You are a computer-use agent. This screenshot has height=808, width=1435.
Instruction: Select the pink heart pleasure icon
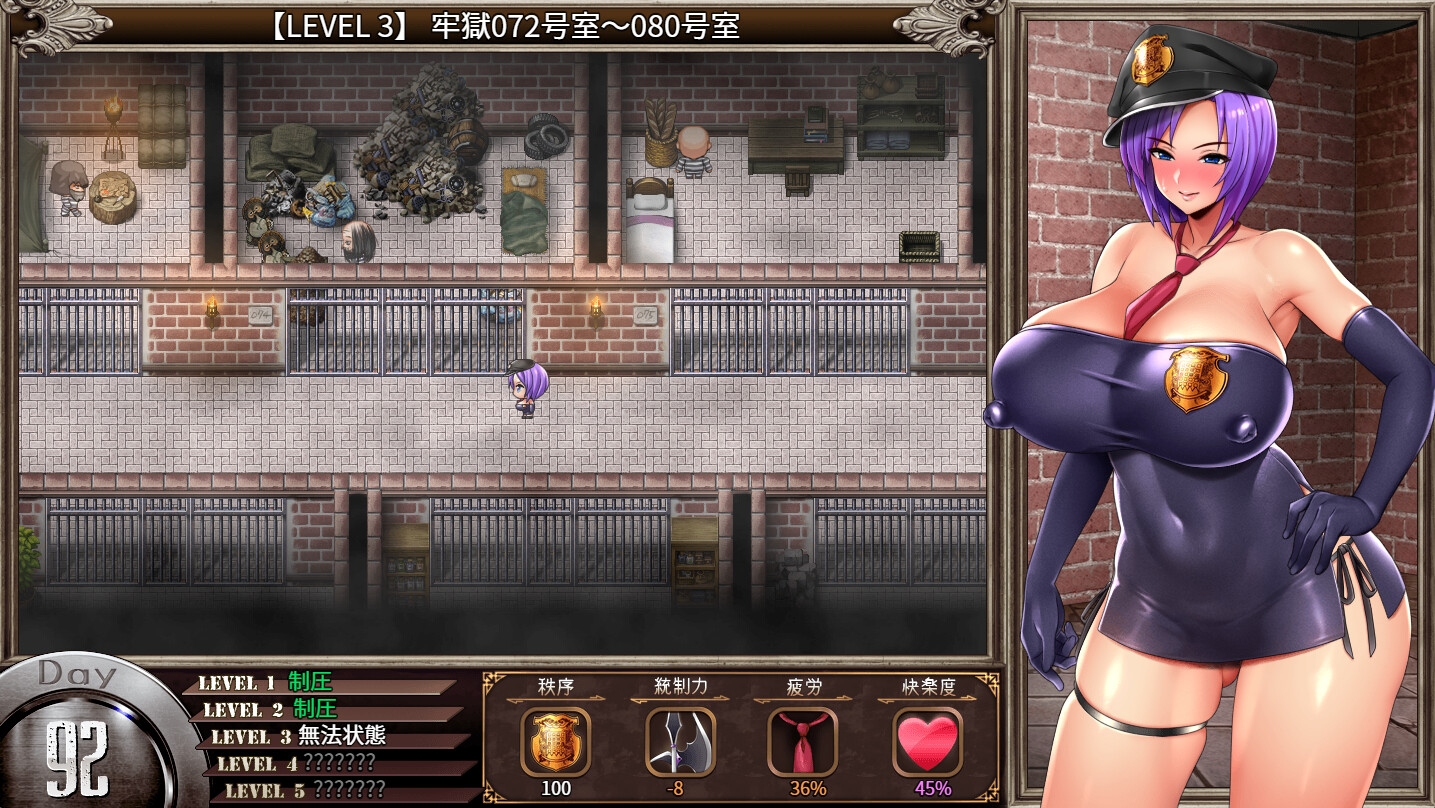[x=927, y=741]
